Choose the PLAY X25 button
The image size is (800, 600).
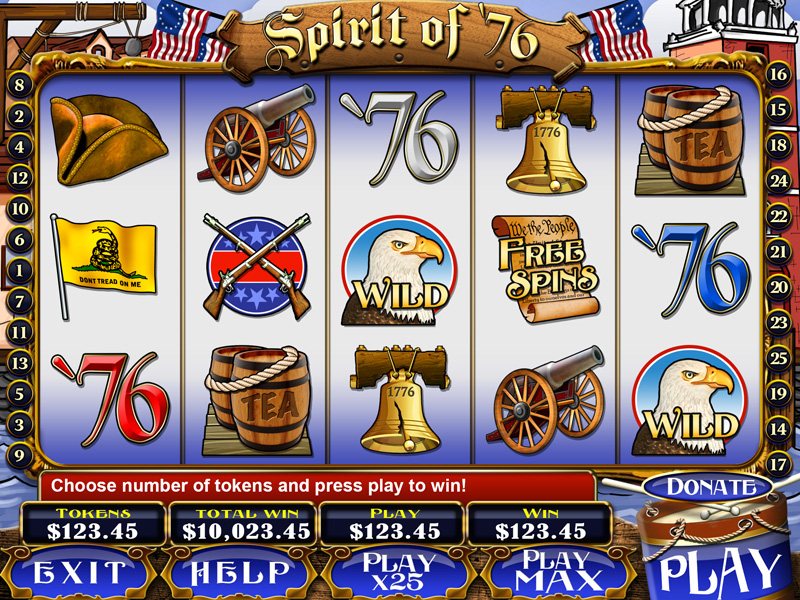coord(400,572)
